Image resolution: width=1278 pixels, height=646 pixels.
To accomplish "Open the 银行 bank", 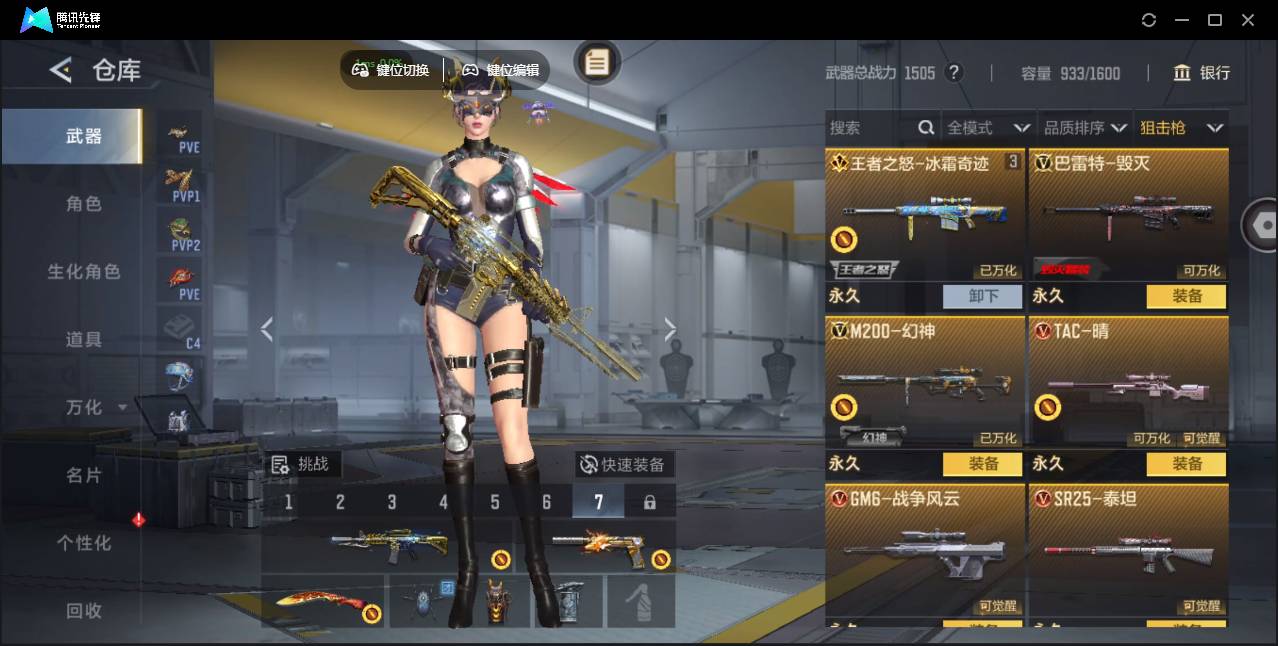I will (x=1202, y=73).
